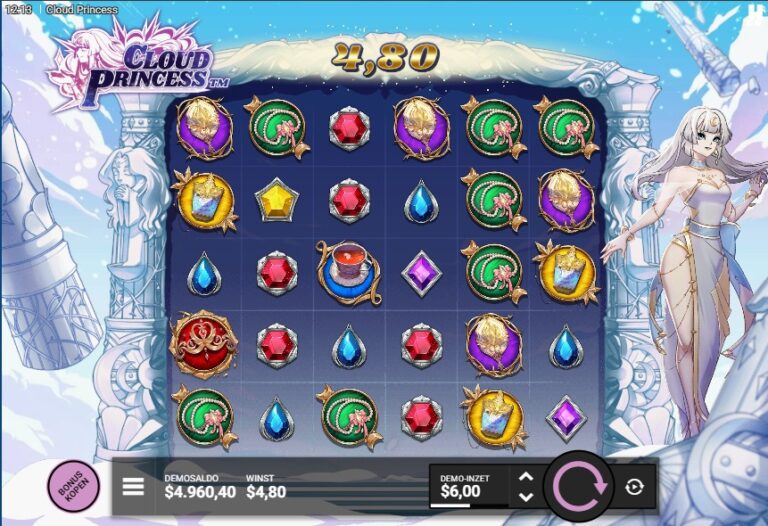Spin the reels

[579, 487]
